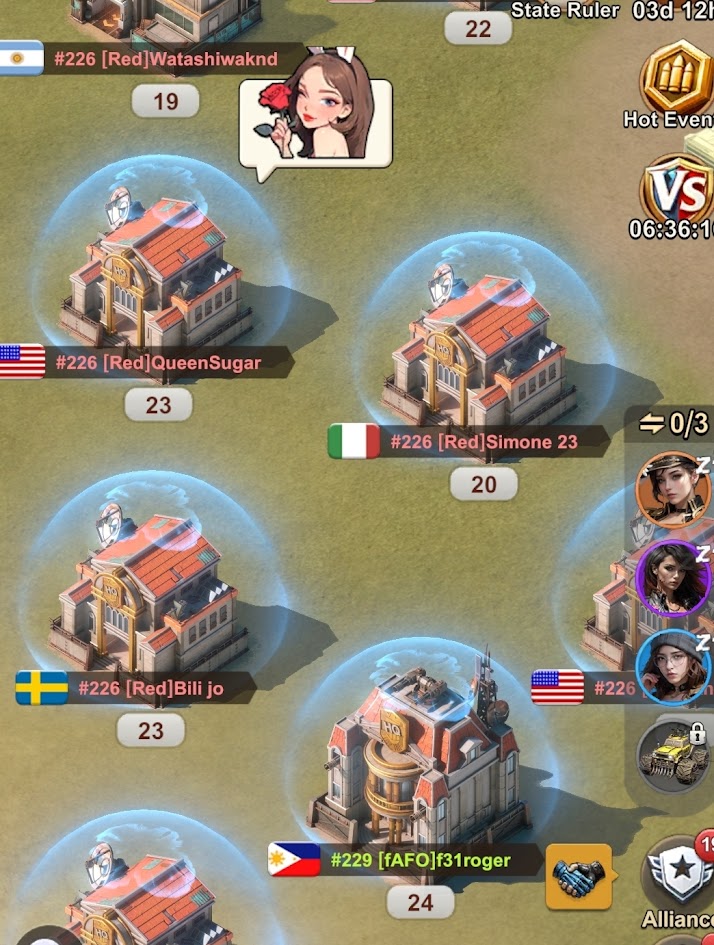Select the blue-framed hero with glasses

[672, 665]
